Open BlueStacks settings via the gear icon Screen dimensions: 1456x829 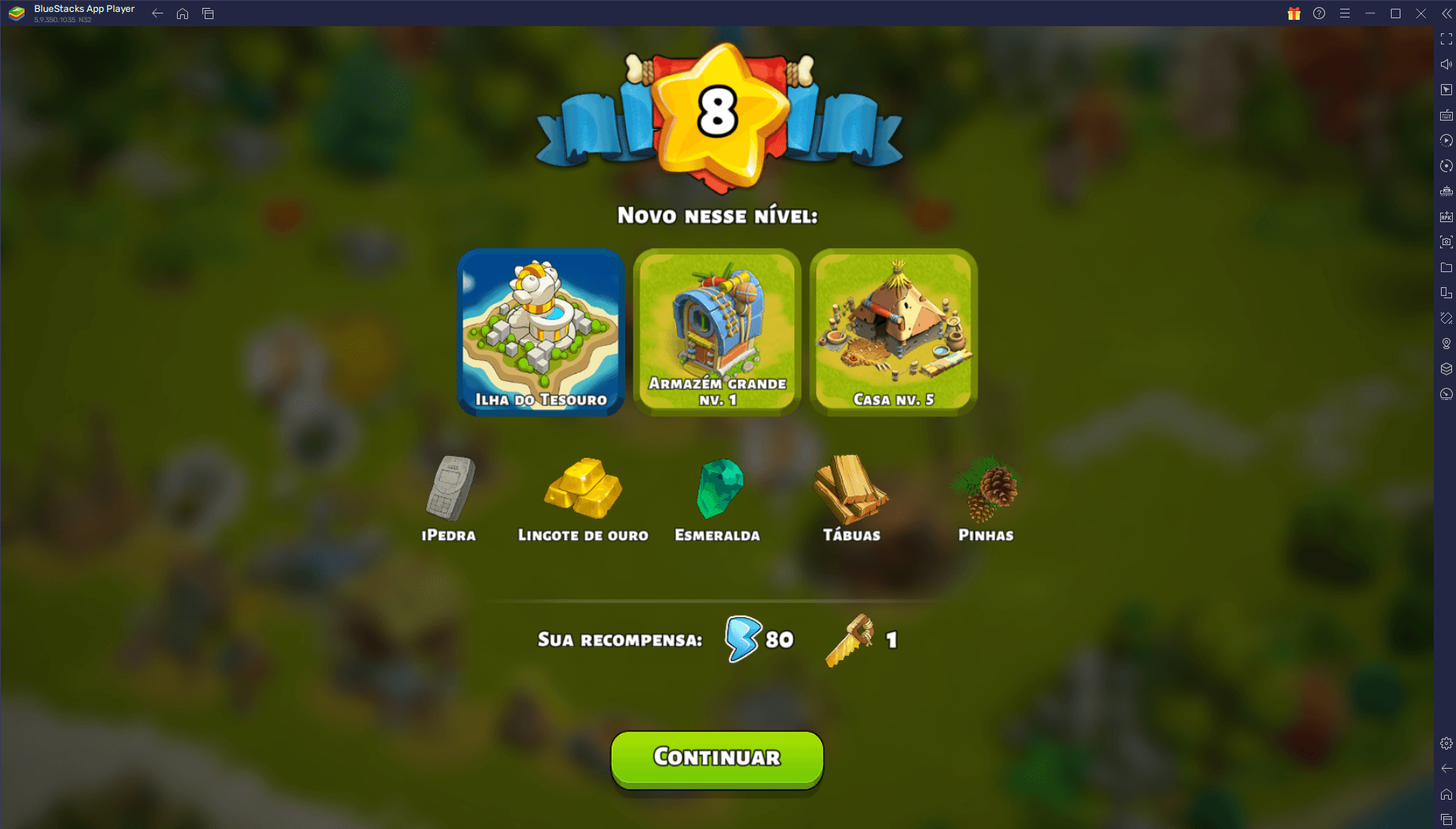click(x=1446, y=743)
